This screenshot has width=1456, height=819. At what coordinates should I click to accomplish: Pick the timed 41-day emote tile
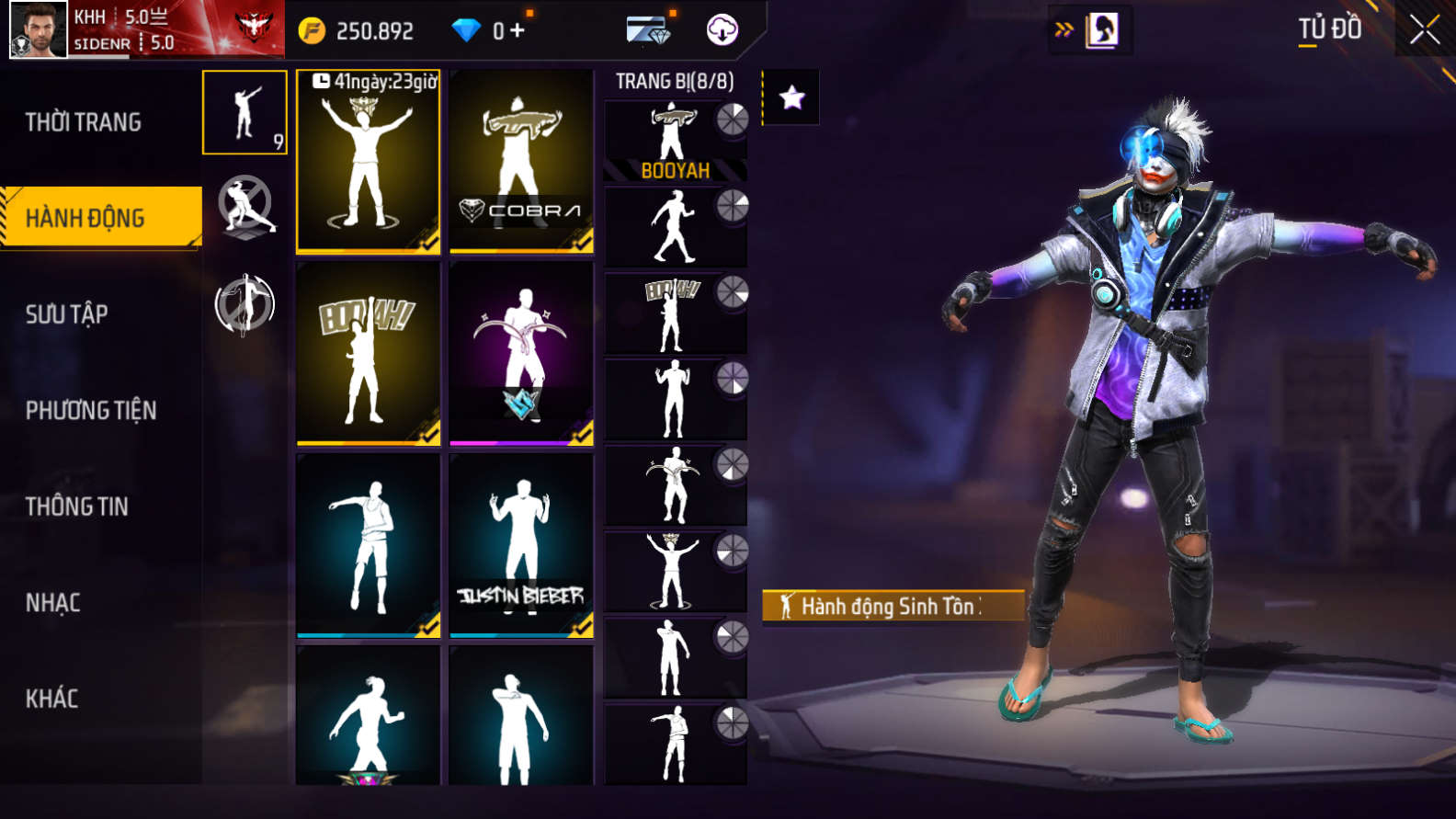click(x=368, y=161)
